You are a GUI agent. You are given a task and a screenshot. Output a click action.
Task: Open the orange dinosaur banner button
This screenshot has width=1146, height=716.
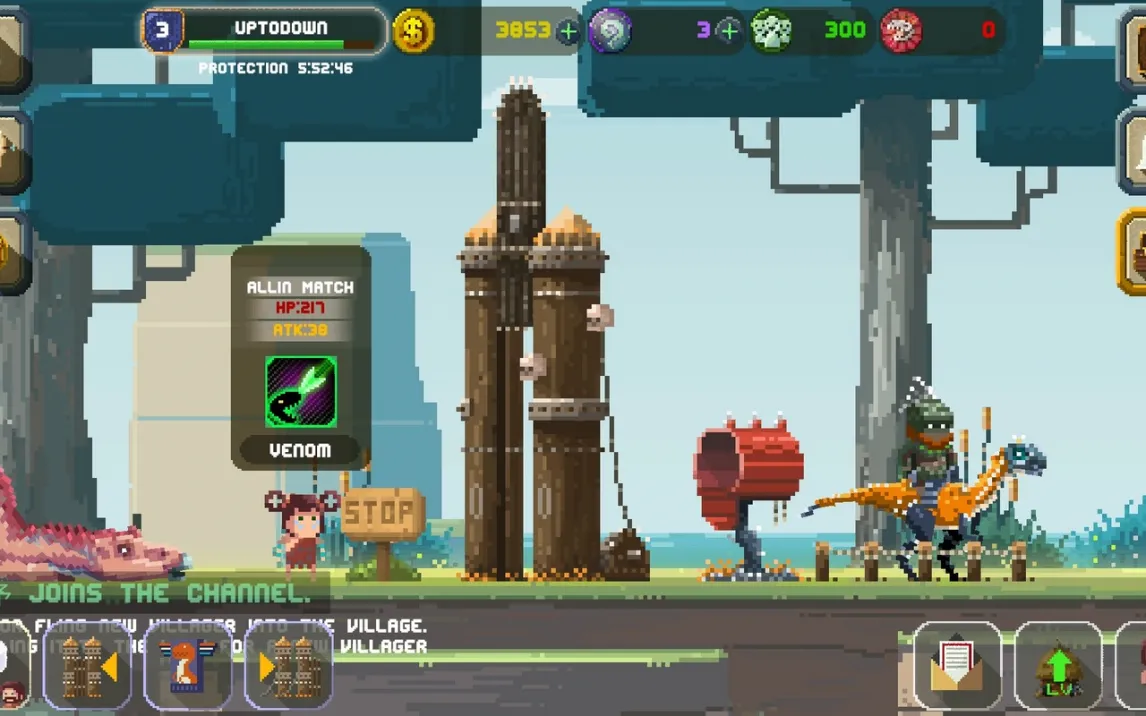click(x=187, y=667)
